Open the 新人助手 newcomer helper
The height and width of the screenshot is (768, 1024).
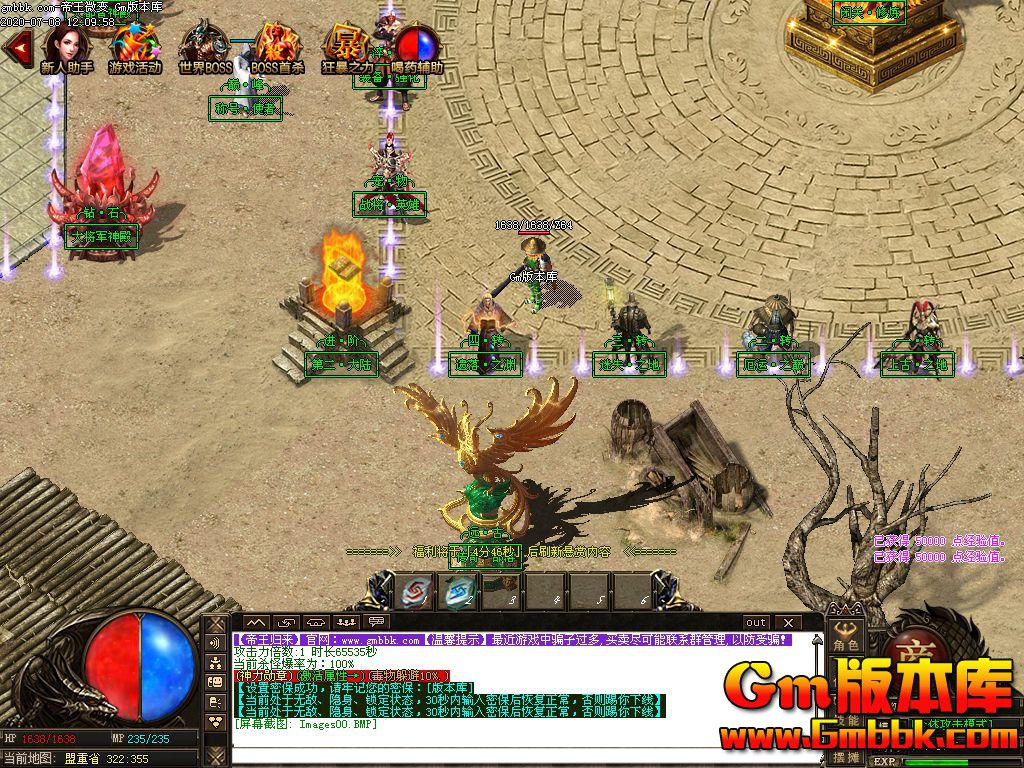(x=67, y=47)
